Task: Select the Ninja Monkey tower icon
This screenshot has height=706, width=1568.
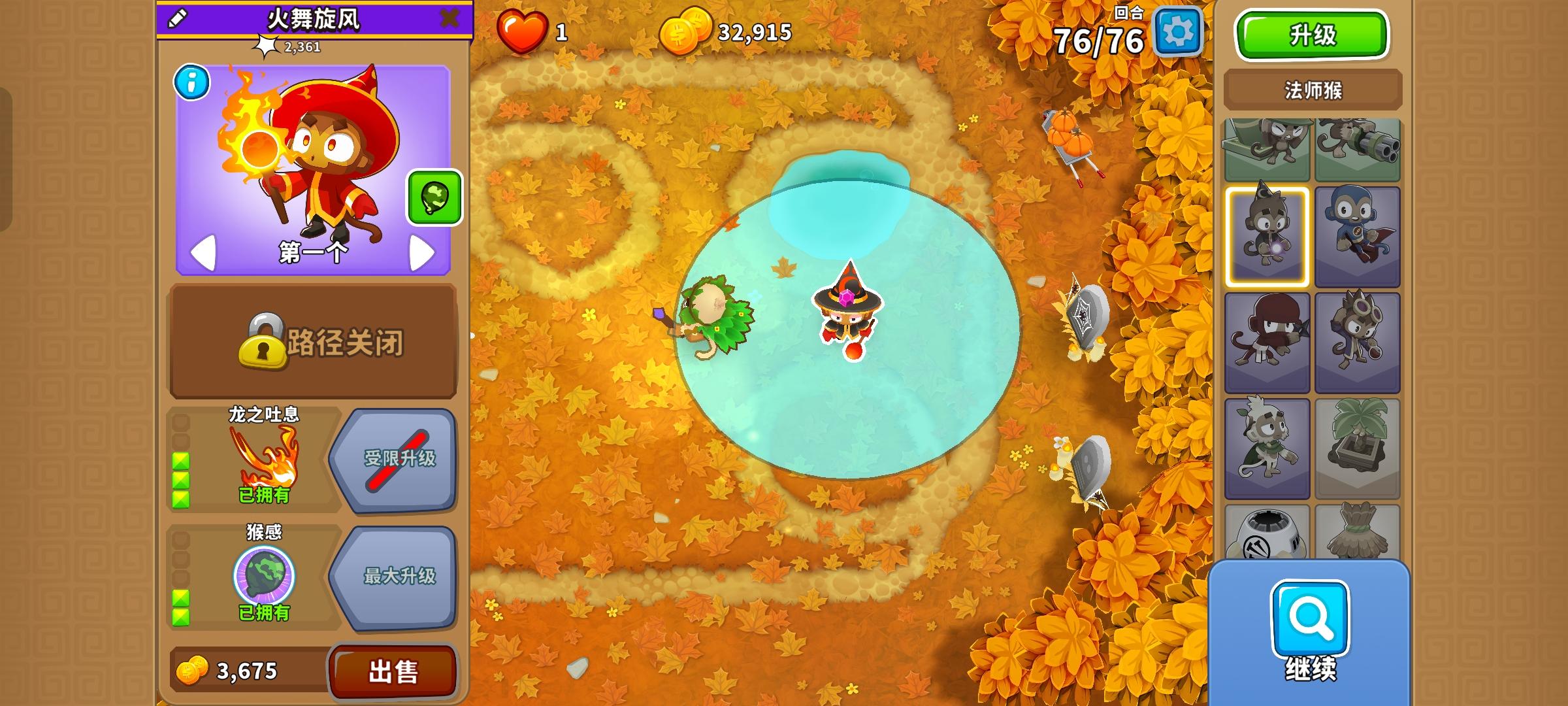Action: (1266, 341)
